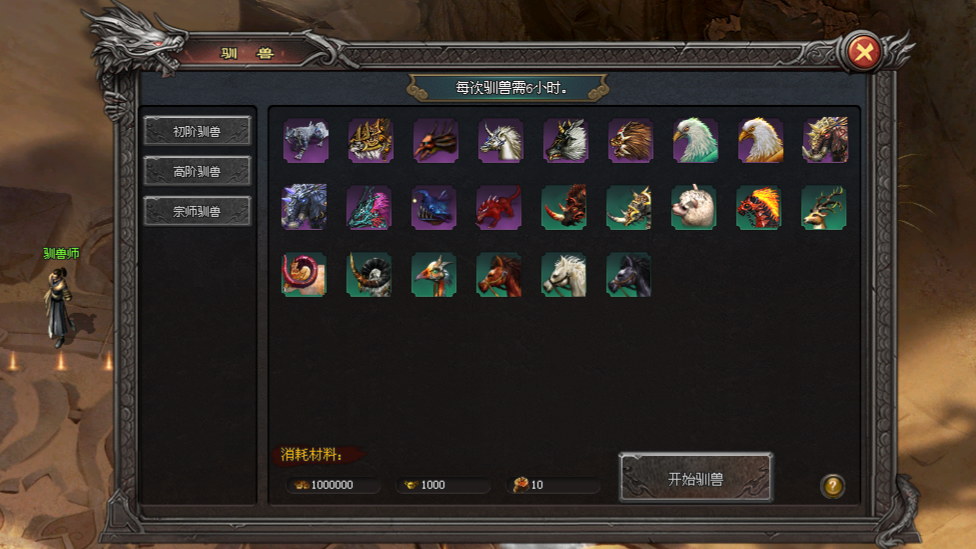Pick the black-horned ram beast icon
976x549 pixels.
(369, 274)
